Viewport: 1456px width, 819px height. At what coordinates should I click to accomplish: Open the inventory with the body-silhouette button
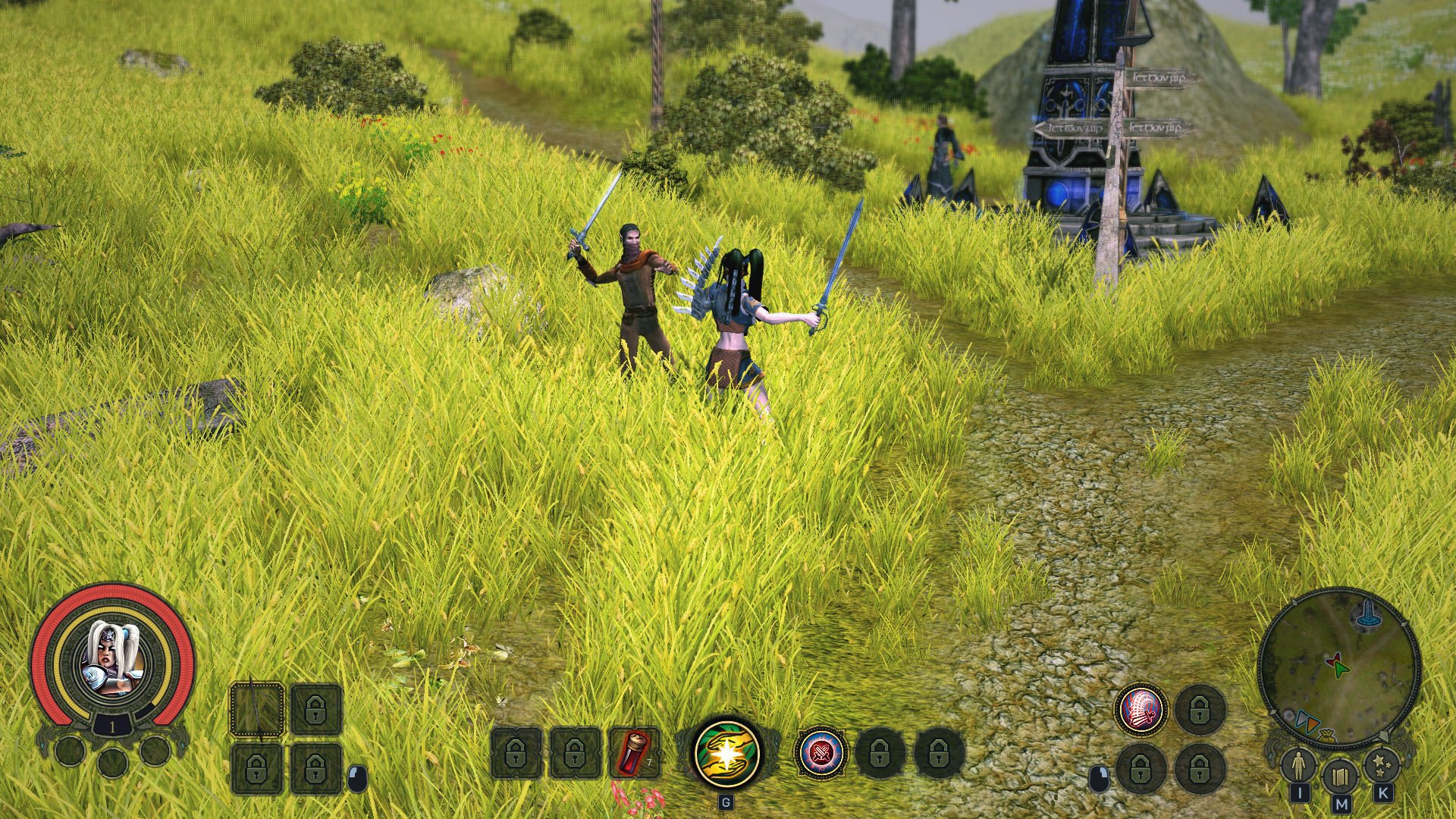(x=1298, y=766)
